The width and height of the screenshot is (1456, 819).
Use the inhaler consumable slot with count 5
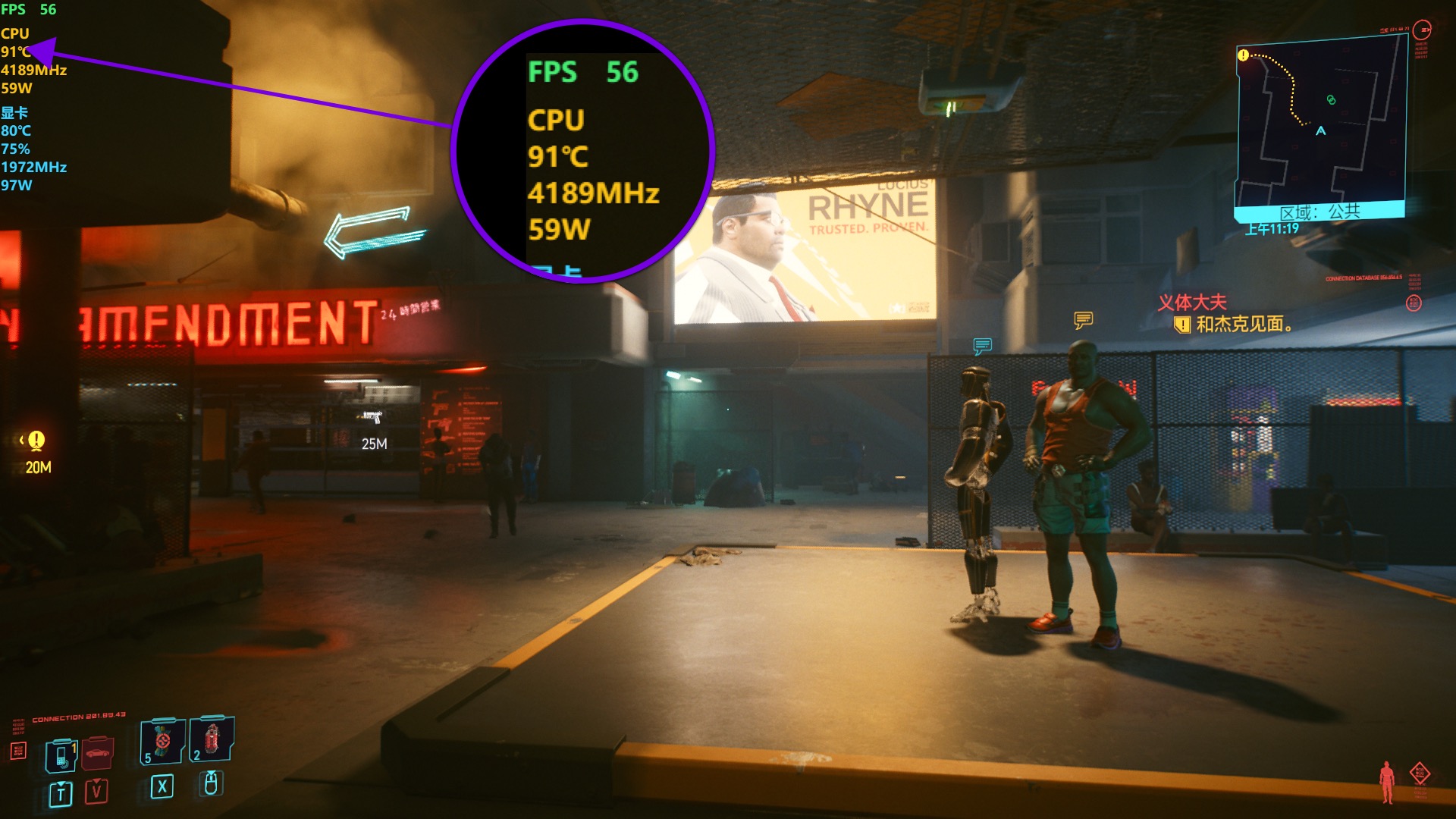[x=162, y=741]
